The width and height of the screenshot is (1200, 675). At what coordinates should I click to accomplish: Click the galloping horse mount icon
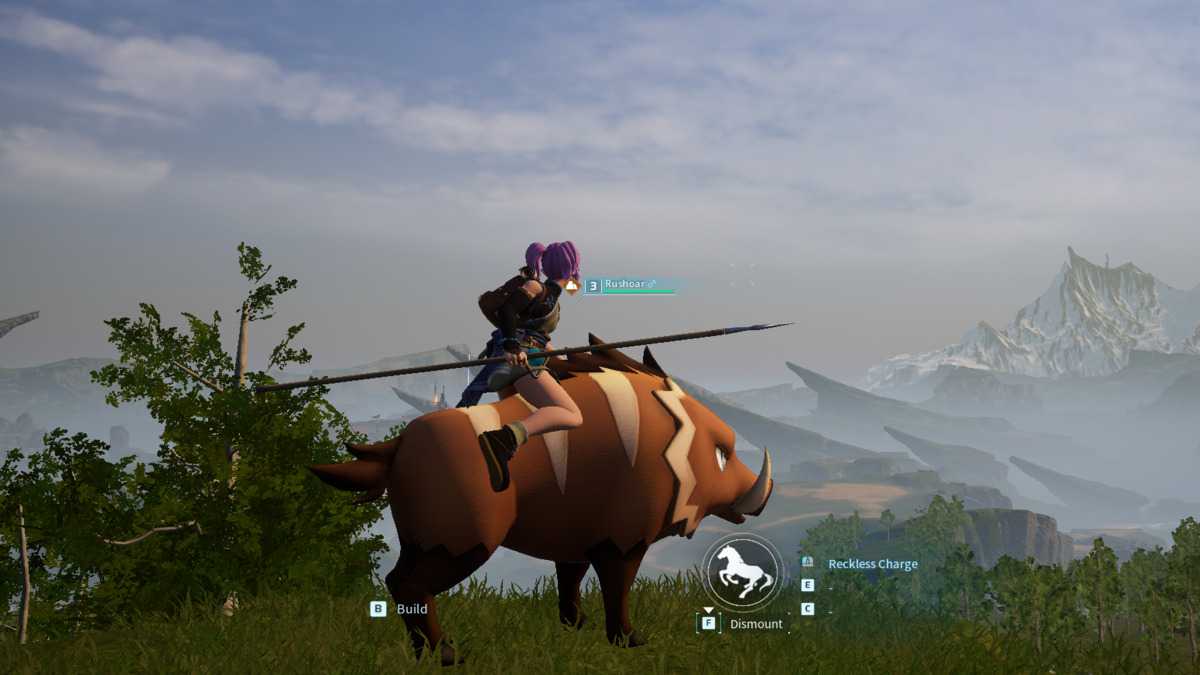pyautogui.click(x=742, y=572)
